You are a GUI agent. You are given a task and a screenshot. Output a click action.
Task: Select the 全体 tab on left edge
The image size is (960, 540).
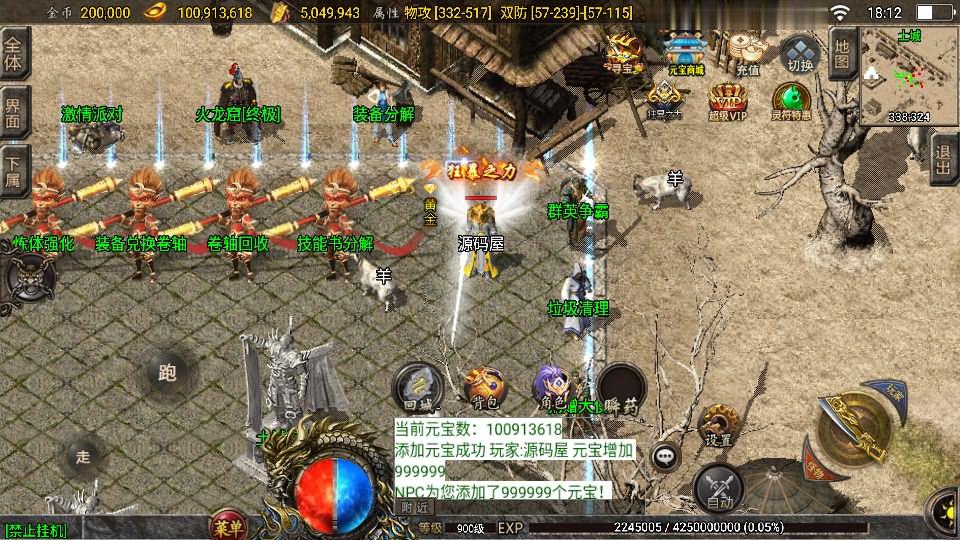click(16, 51)
